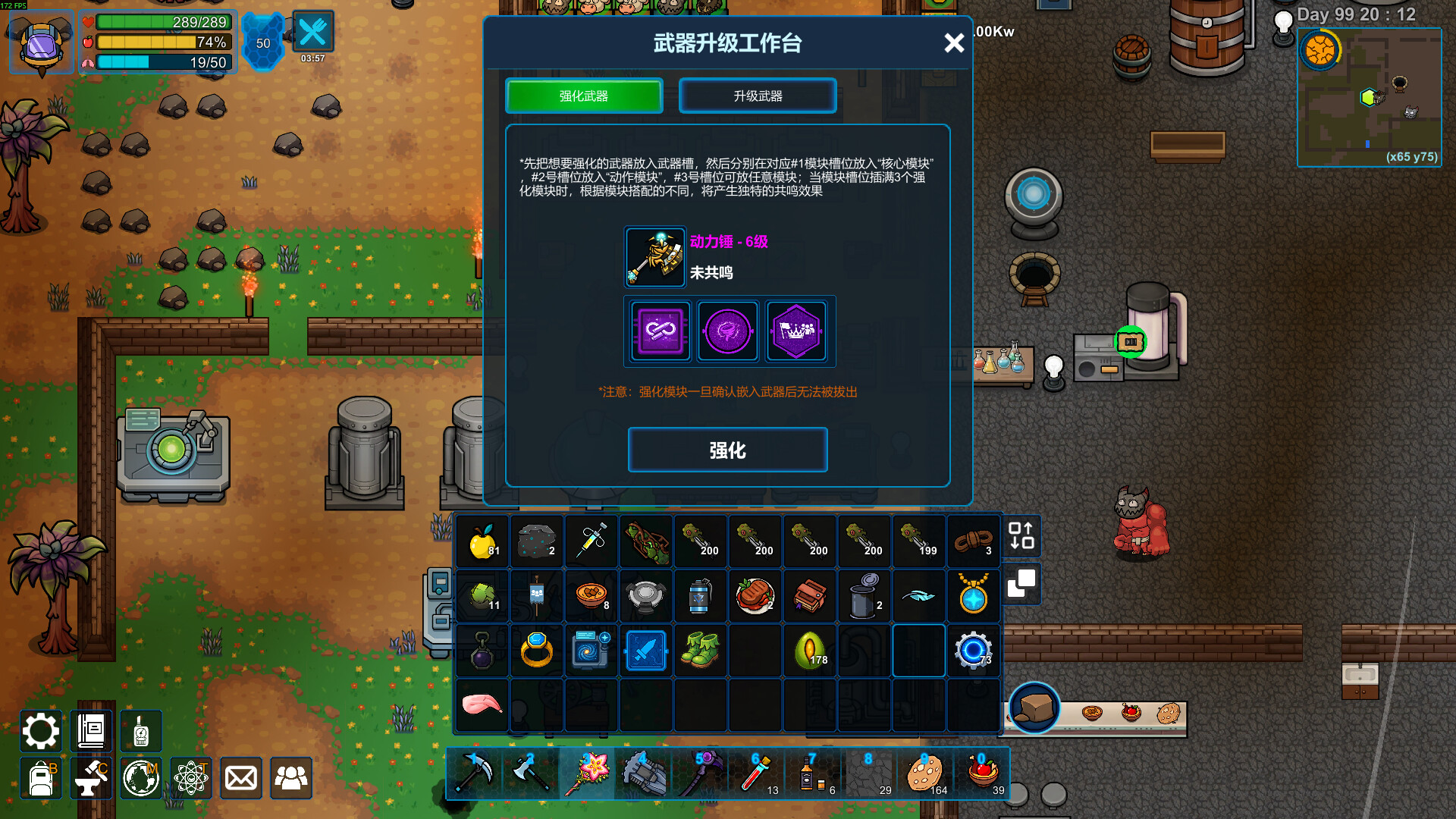
Task: Select the 强化武器 tab
Action: 584,96
